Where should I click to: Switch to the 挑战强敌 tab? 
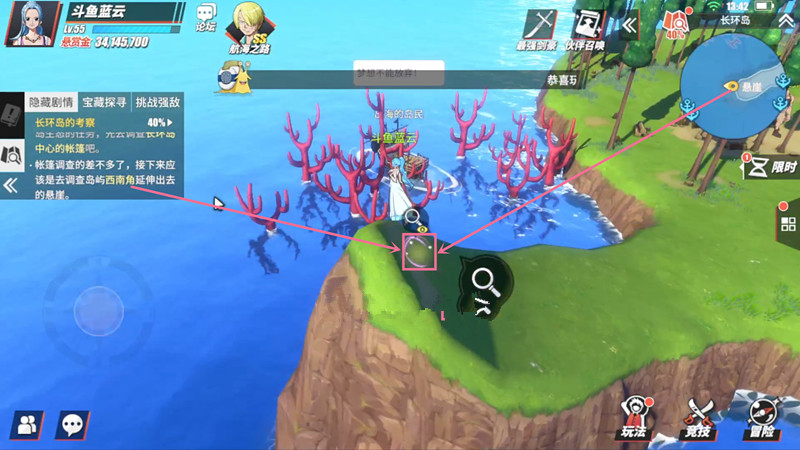point(157,102)
